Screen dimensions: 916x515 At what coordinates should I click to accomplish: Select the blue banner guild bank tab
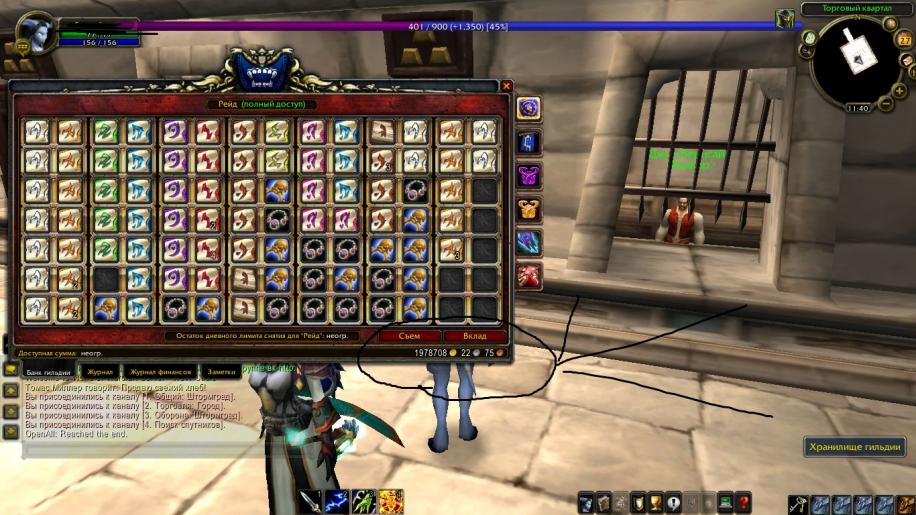coord(529,142)
